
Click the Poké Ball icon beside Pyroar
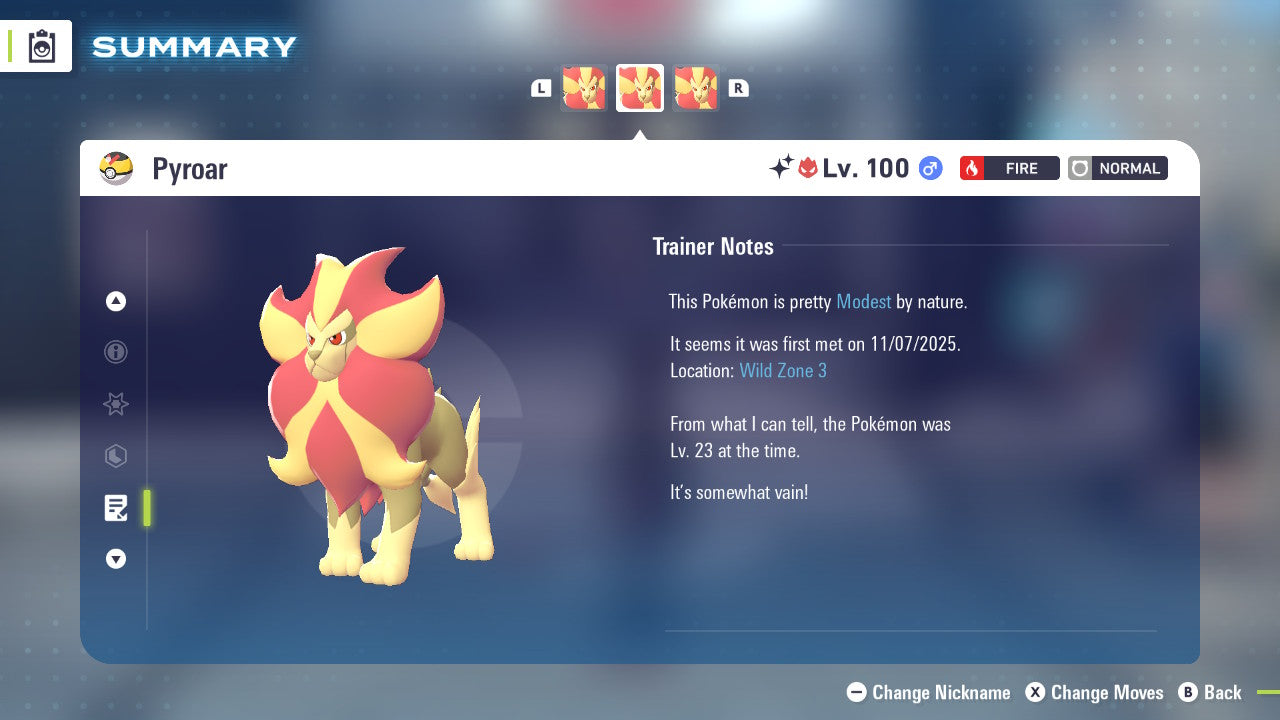(116, 168)
